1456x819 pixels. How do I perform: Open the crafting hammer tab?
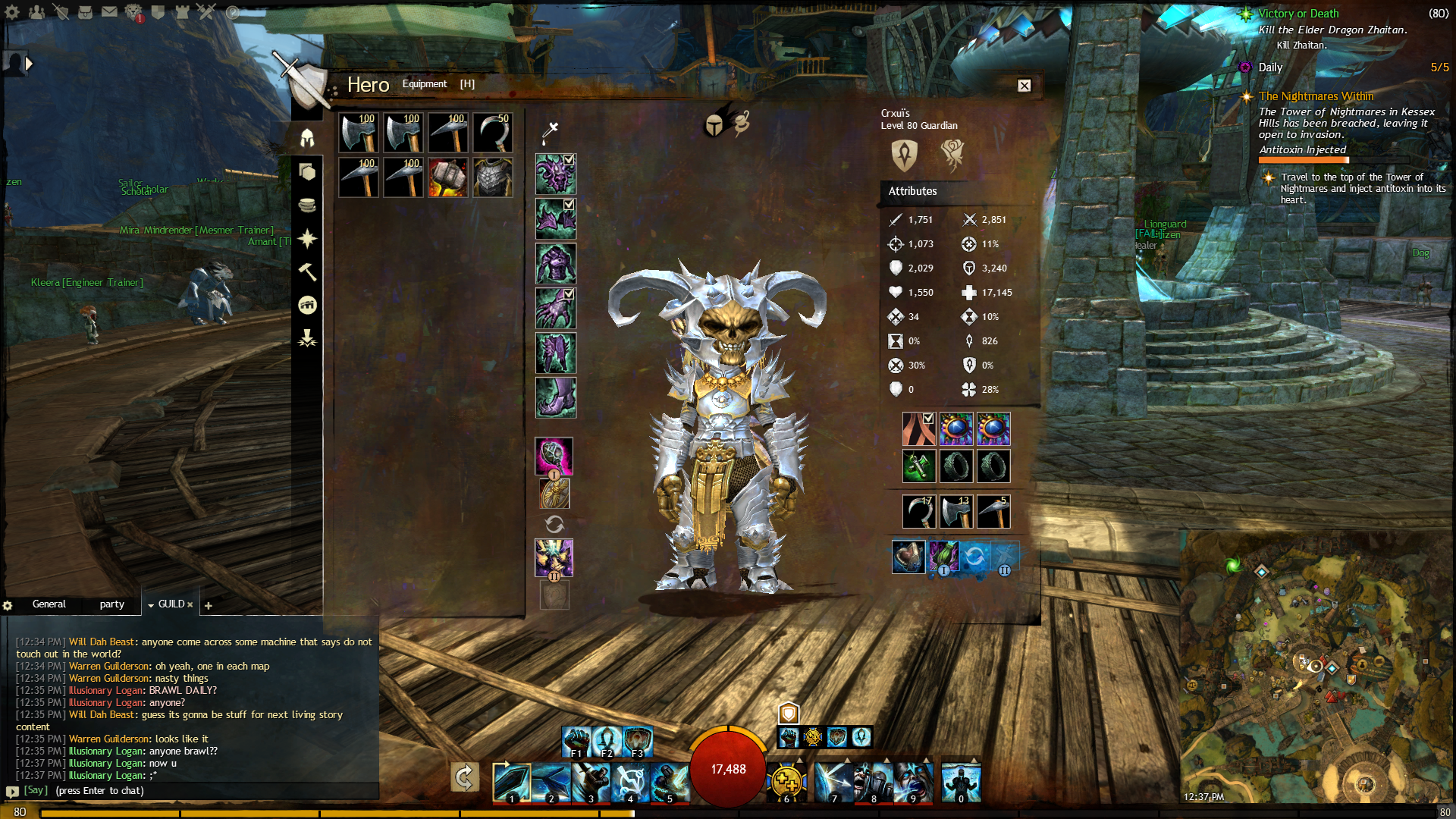307,271
